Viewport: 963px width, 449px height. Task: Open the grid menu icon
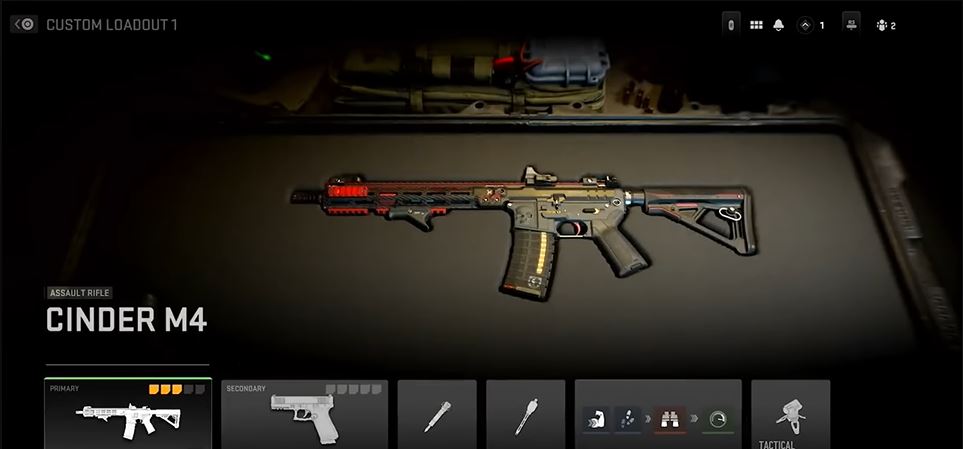click(x=756, y=25)
